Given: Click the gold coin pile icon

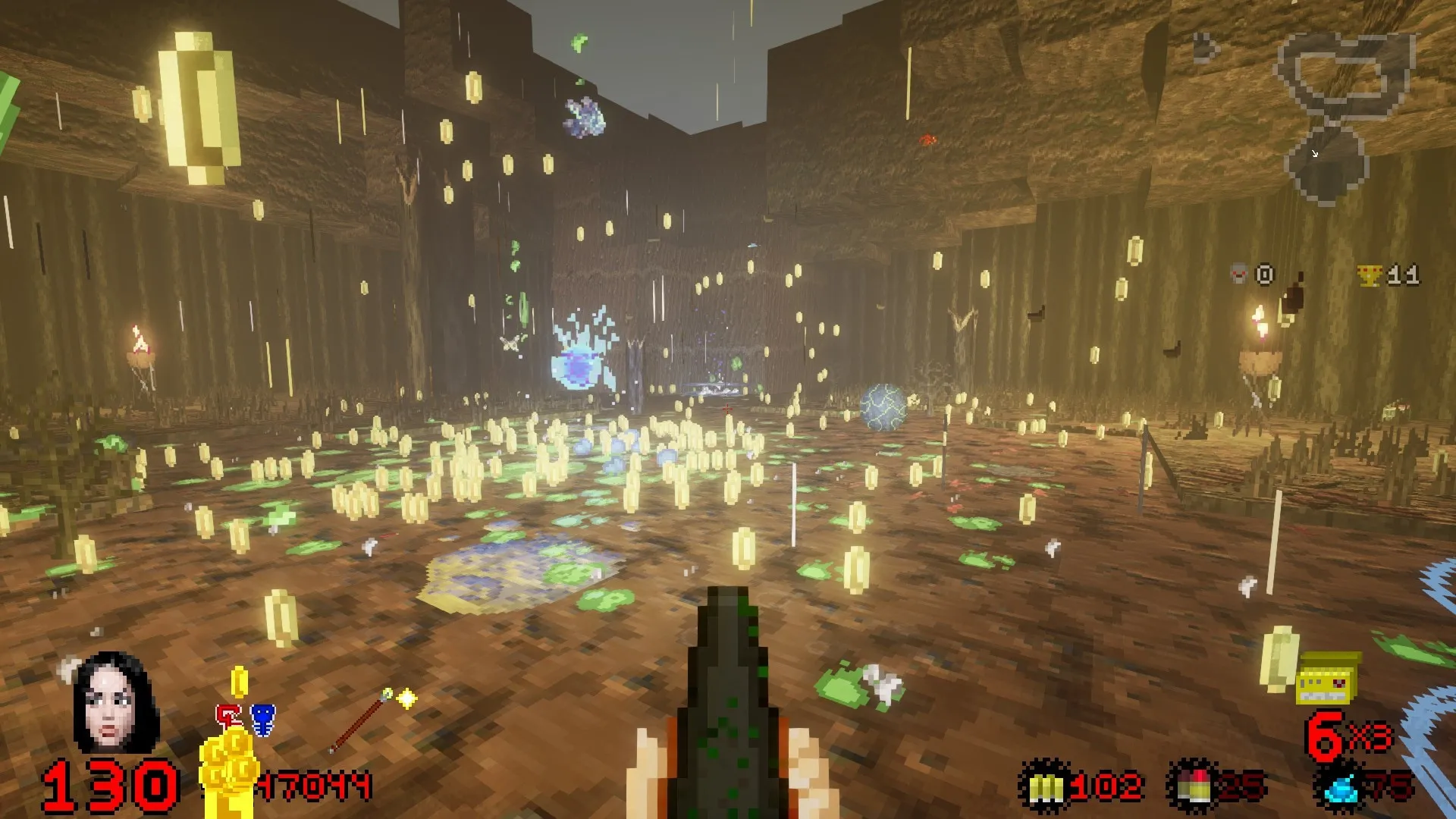Looking at the screenshot, I should point(227,766).
